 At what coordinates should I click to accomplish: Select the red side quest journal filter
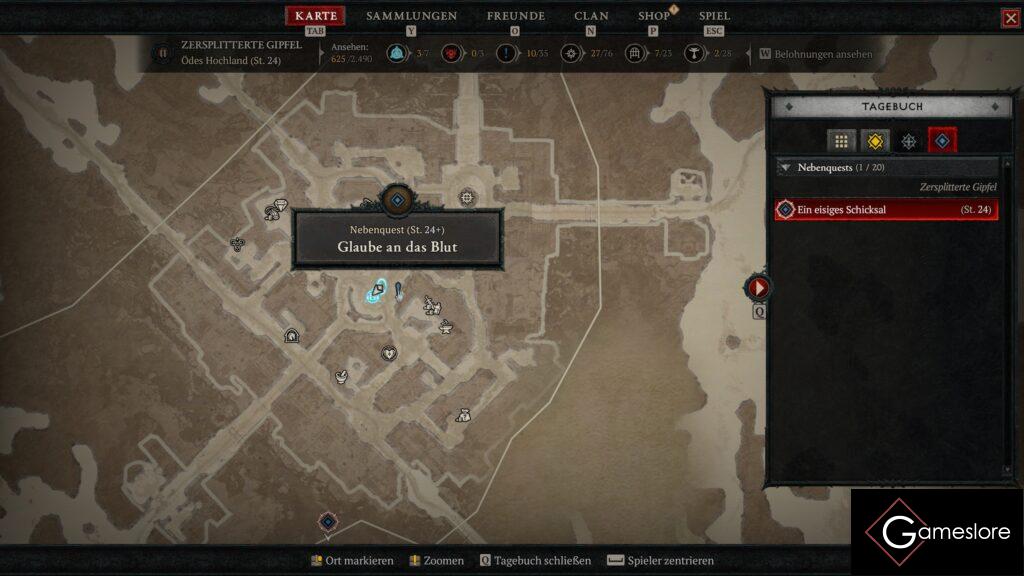[x=942, y=142]
